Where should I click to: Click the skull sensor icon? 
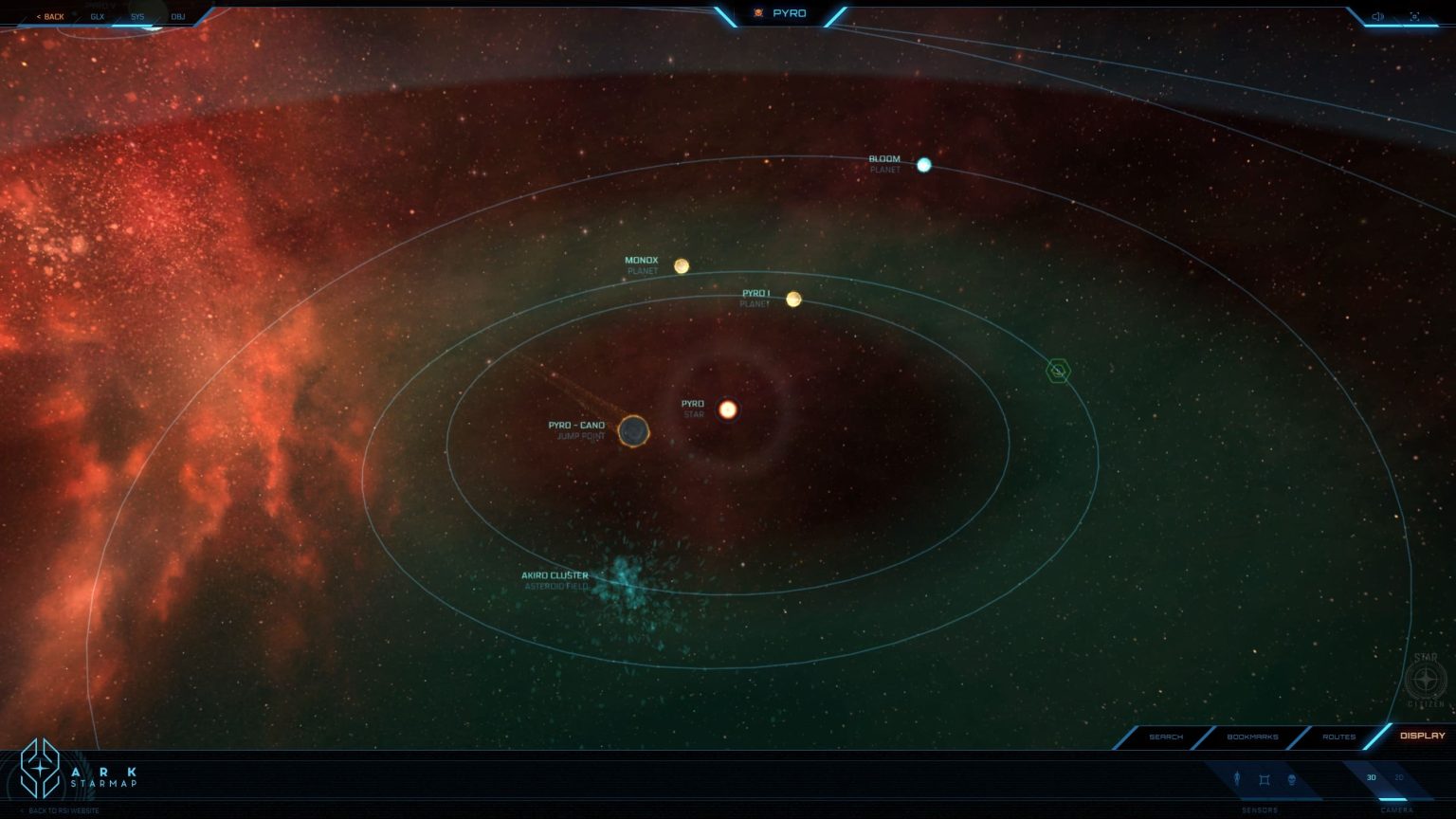click(1291, 780)
